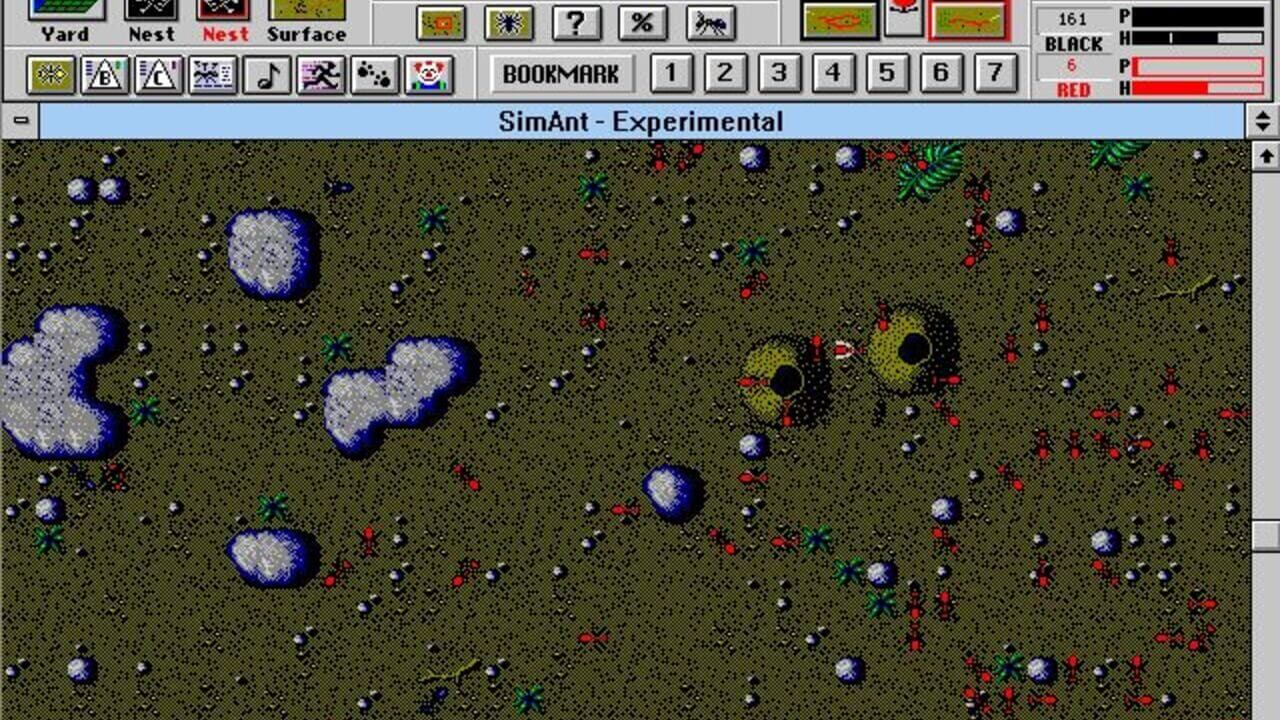Click the clown face icon
The image size is (1280, 720).
(430, 75)
